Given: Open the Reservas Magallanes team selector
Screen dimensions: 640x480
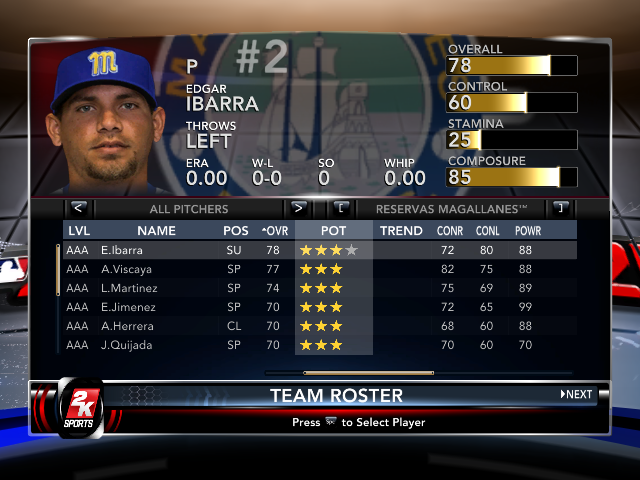Looking at the screenshot, I should pyautogui.click(x=451, y=209).
